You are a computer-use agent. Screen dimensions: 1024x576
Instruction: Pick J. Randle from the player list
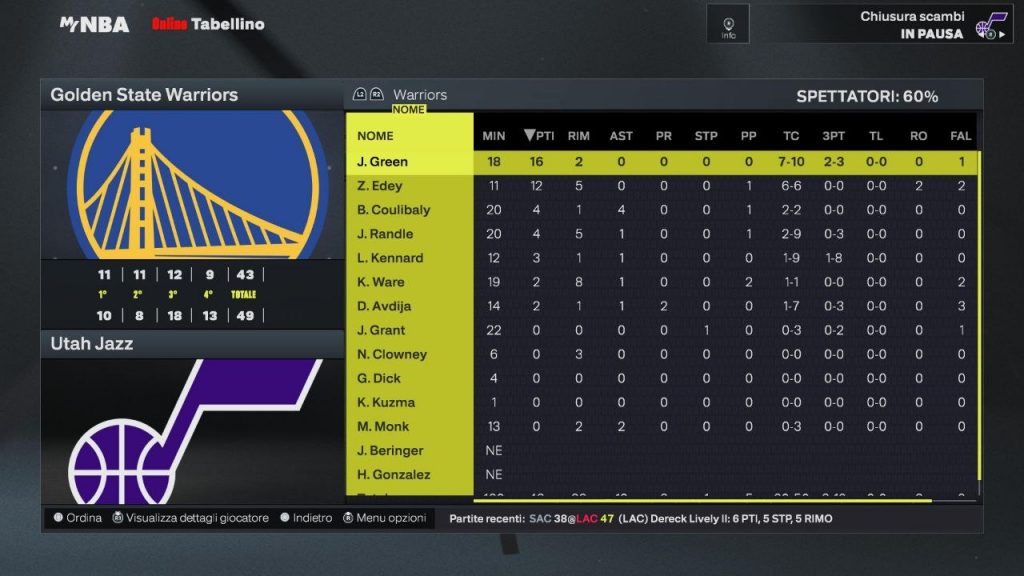coord(384,234)
